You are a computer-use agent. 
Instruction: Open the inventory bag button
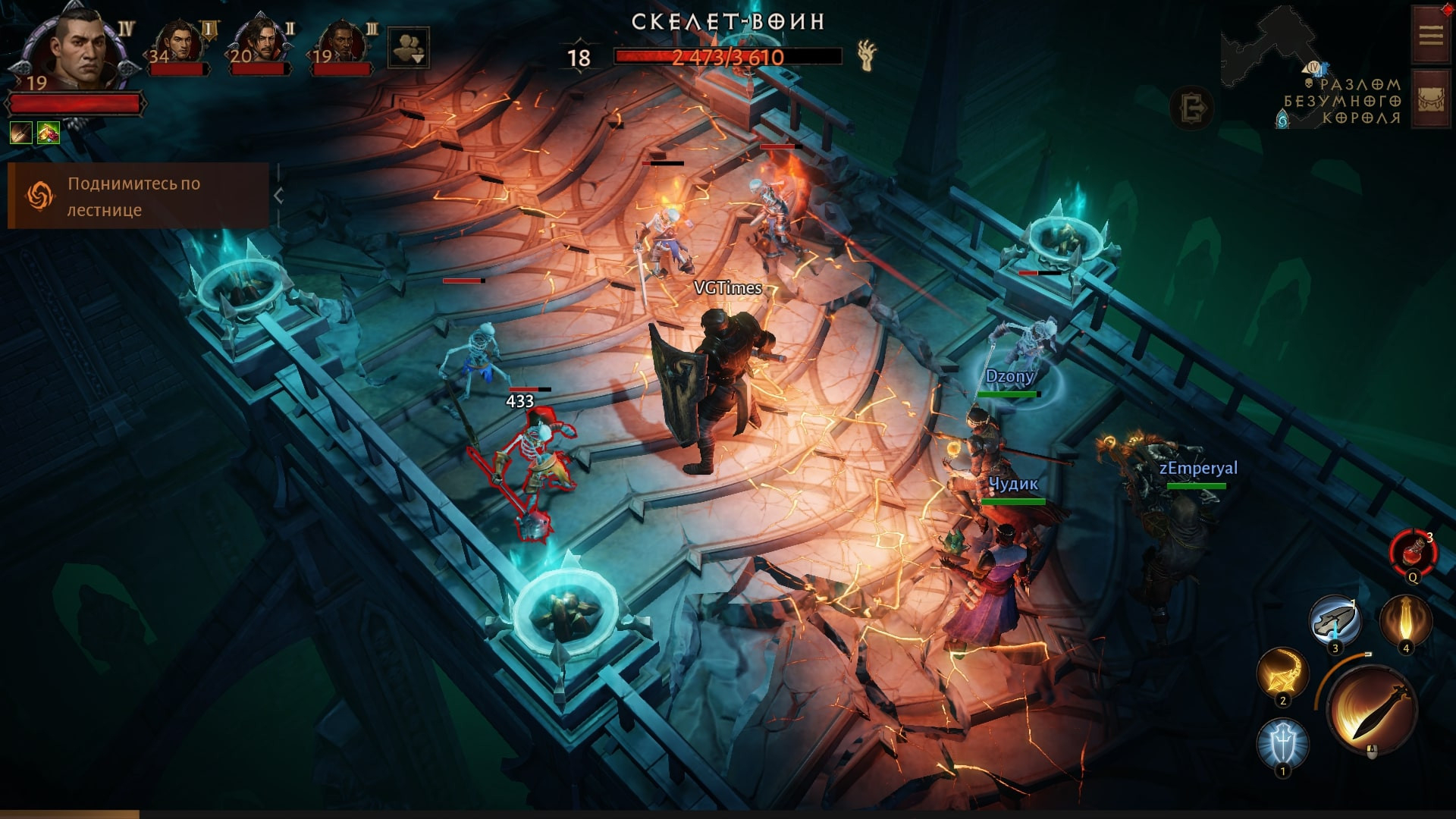click(1431, 99)
